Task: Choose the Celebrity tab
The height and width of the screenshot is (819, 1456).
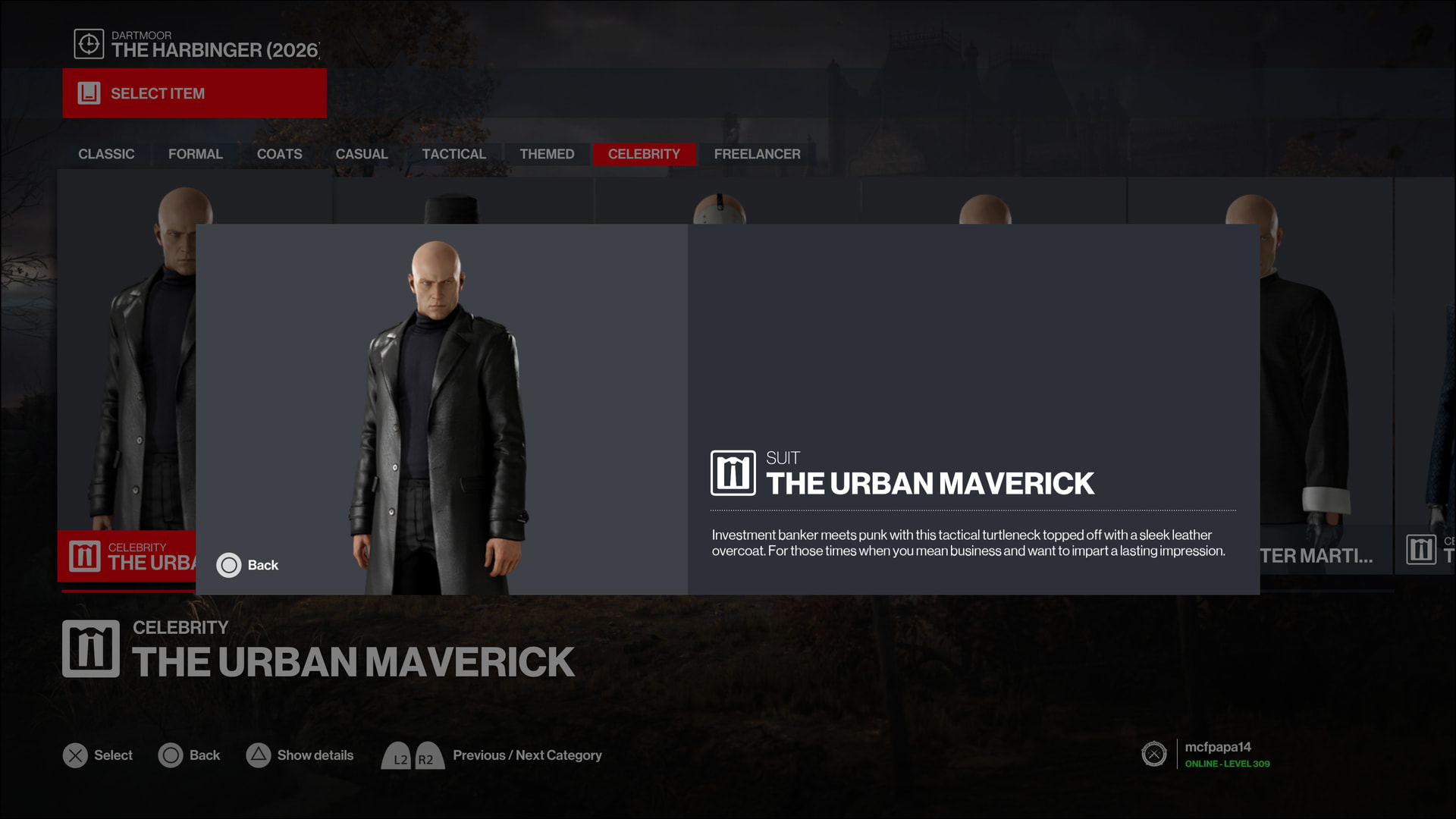Action: (x=644, y=154)
